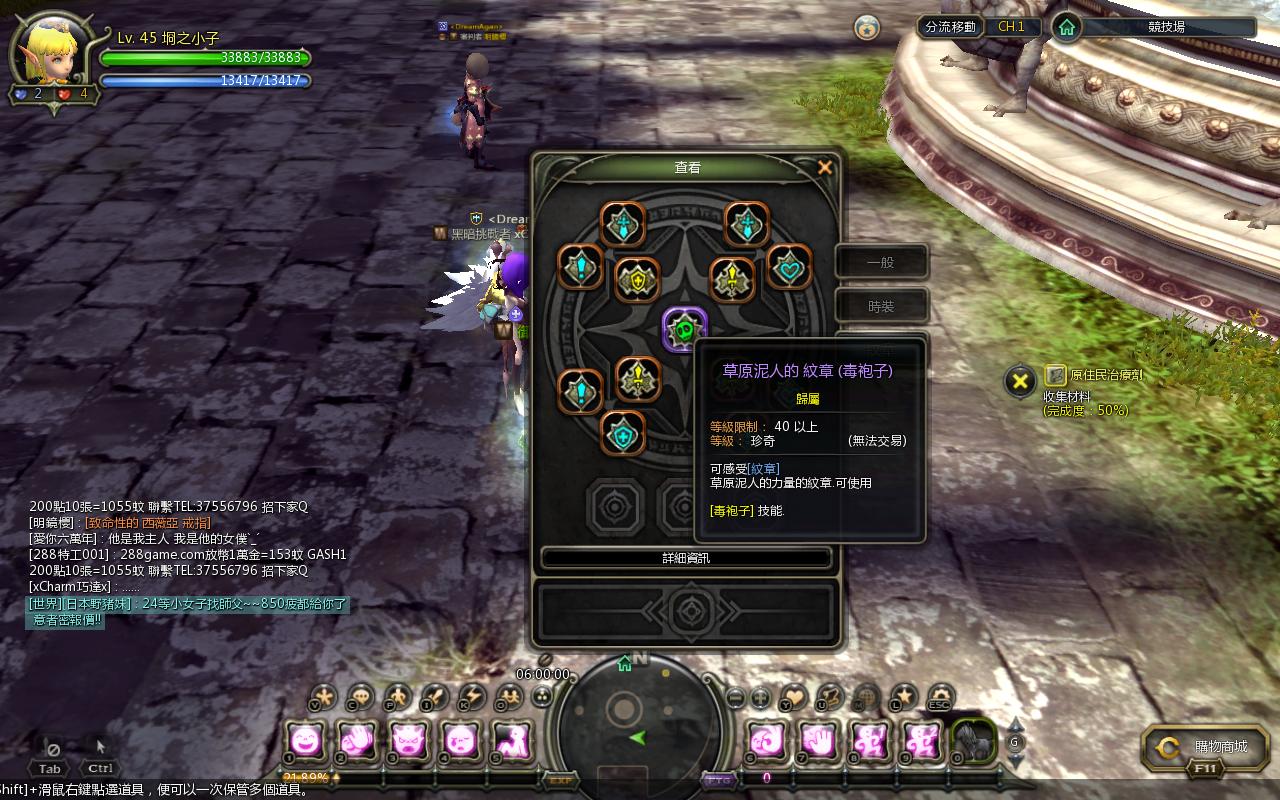Dismiss the 原住民治療劑 quest tracker with X
Viewport: 1280px width, 800px height.
pos(1019,380)
